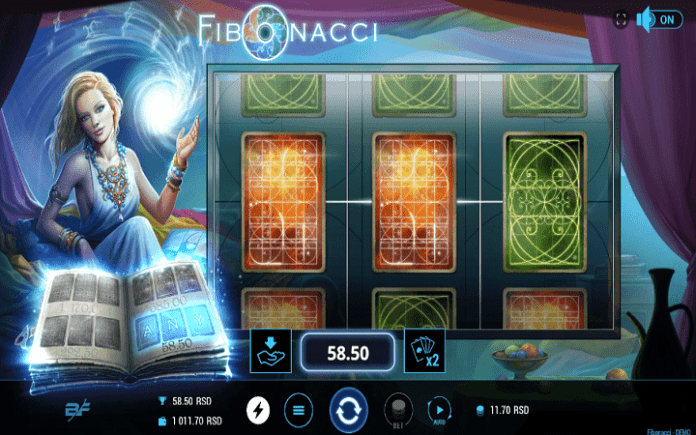Image resolution: width=696 pixels, height=435 pixels.
Task: Open the three-line hamburger menu
Action: point(297,409)
